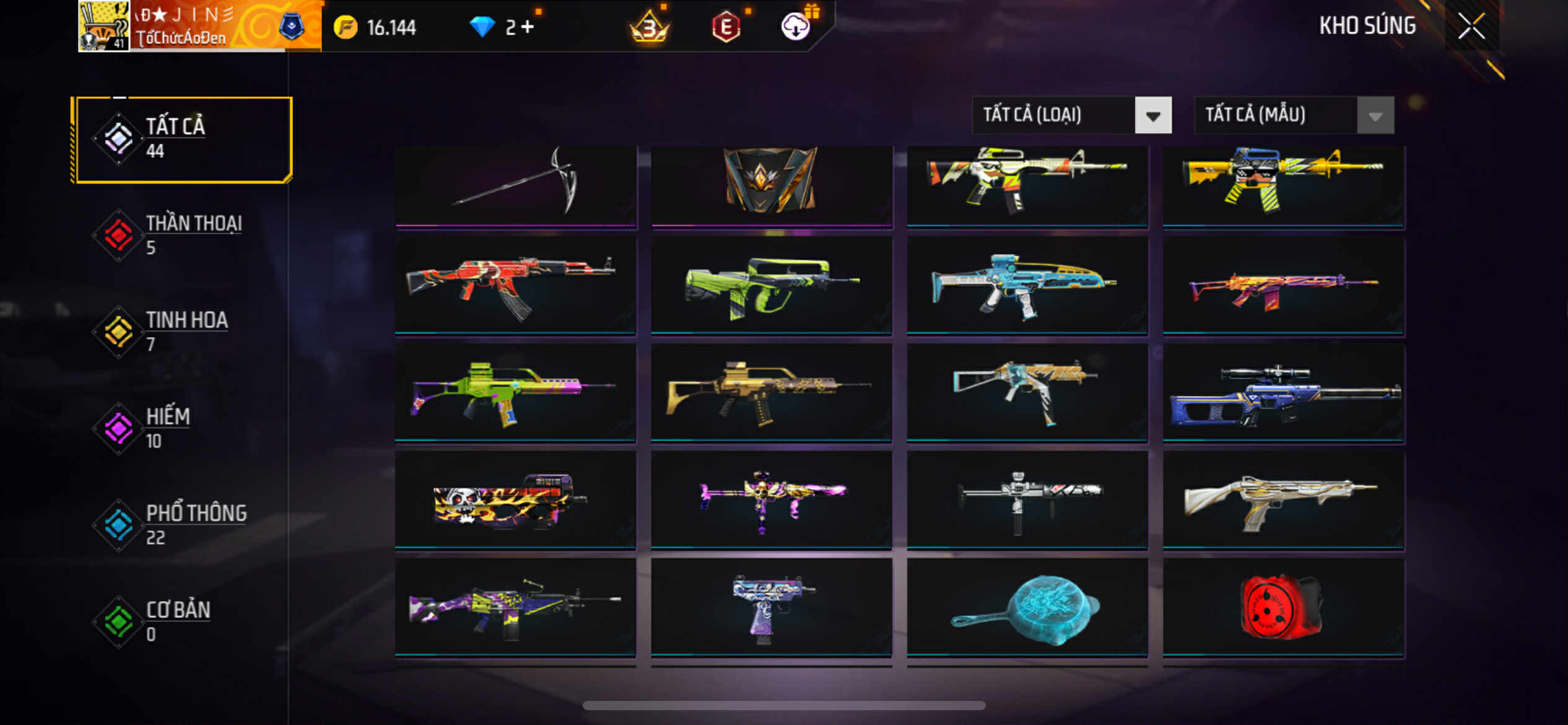
Task: Open the Tất Cả (Loại) dropdown
Action: point(1152,115)
